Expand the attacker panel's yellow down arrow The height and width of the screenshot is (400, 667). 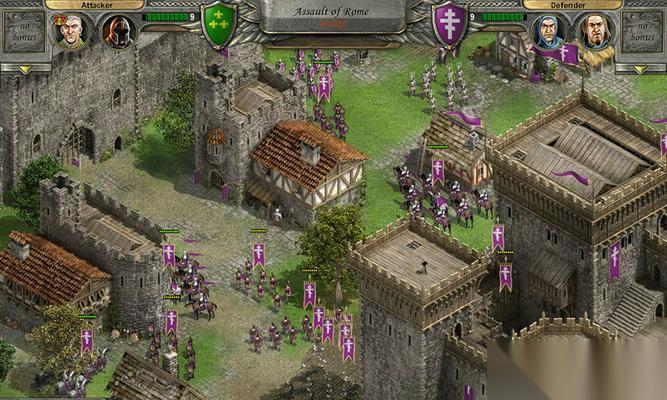[24, 69]
